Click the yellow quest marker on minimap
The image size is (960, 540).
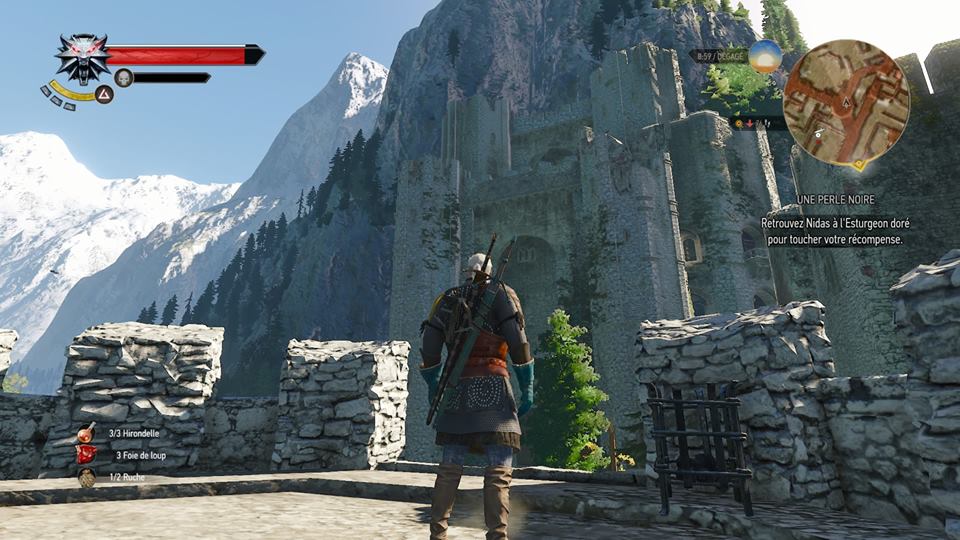click(858, 163)
